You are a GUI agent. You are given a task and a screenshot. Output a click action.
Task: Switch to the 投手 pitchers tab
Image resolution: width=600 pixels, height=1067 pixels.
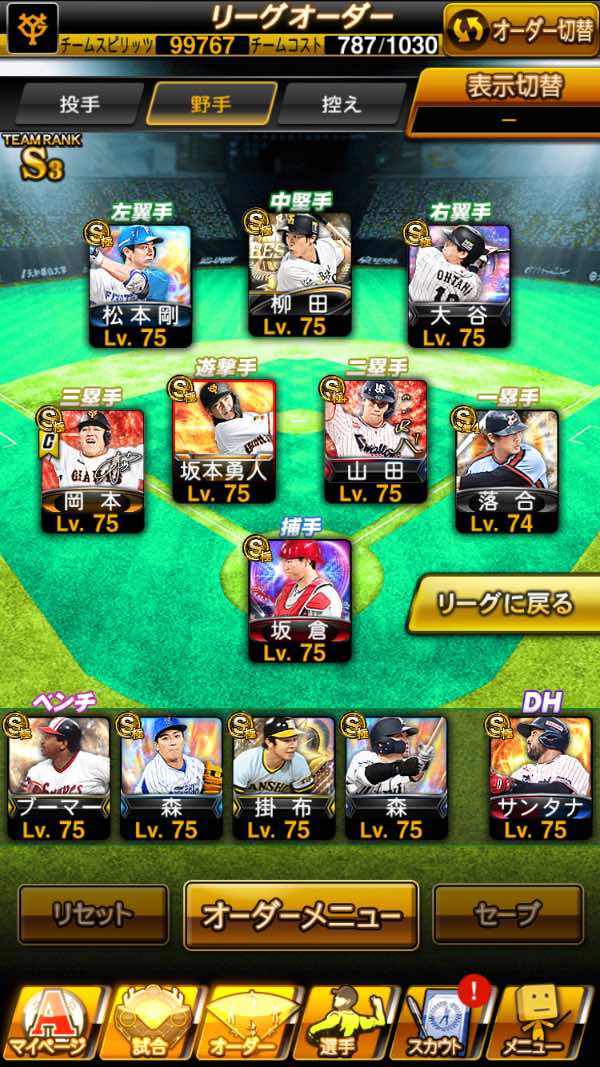[79, 104]
